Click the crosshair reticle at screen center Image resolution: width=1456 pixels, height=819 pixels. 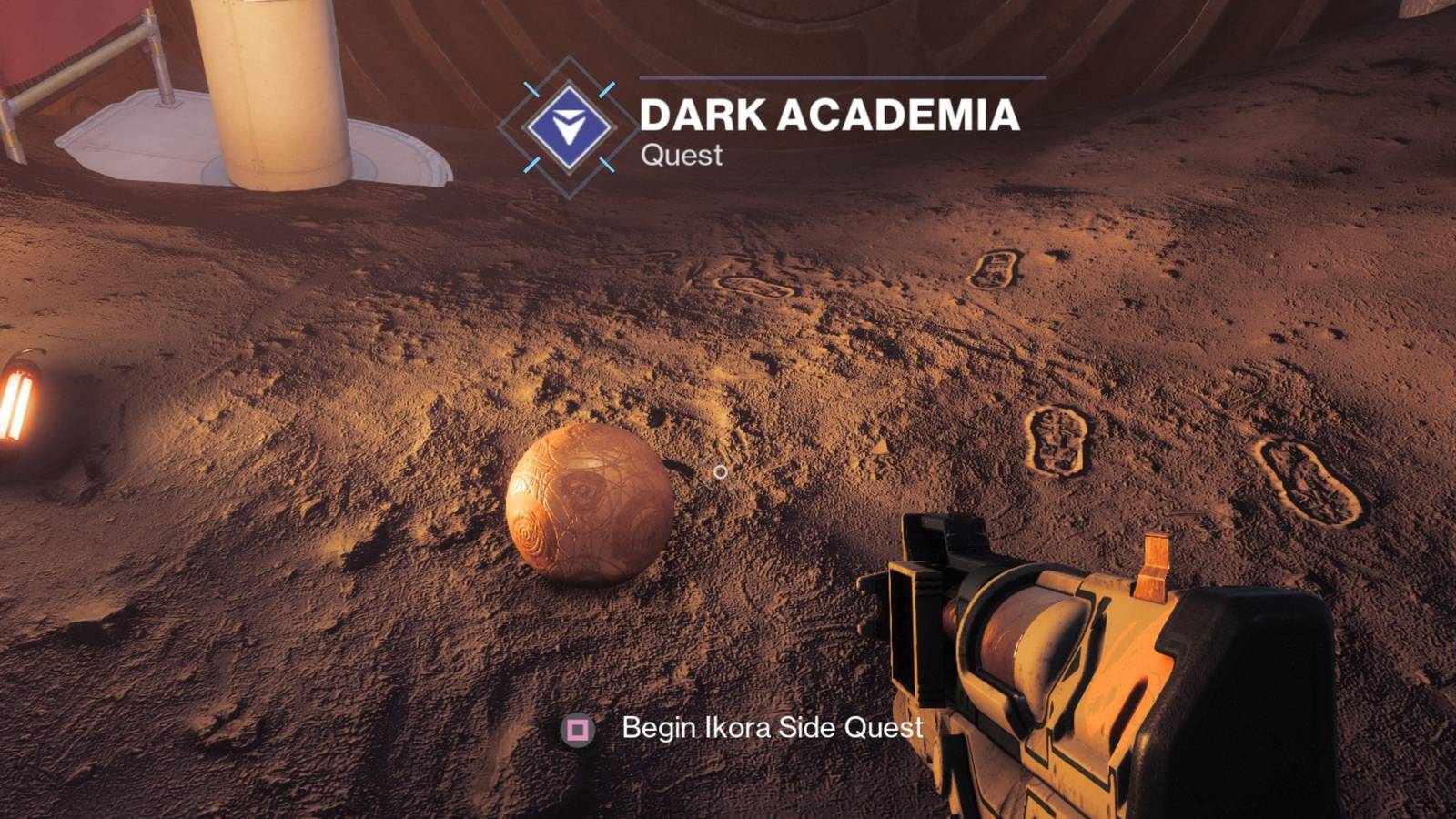coord(722,471)
